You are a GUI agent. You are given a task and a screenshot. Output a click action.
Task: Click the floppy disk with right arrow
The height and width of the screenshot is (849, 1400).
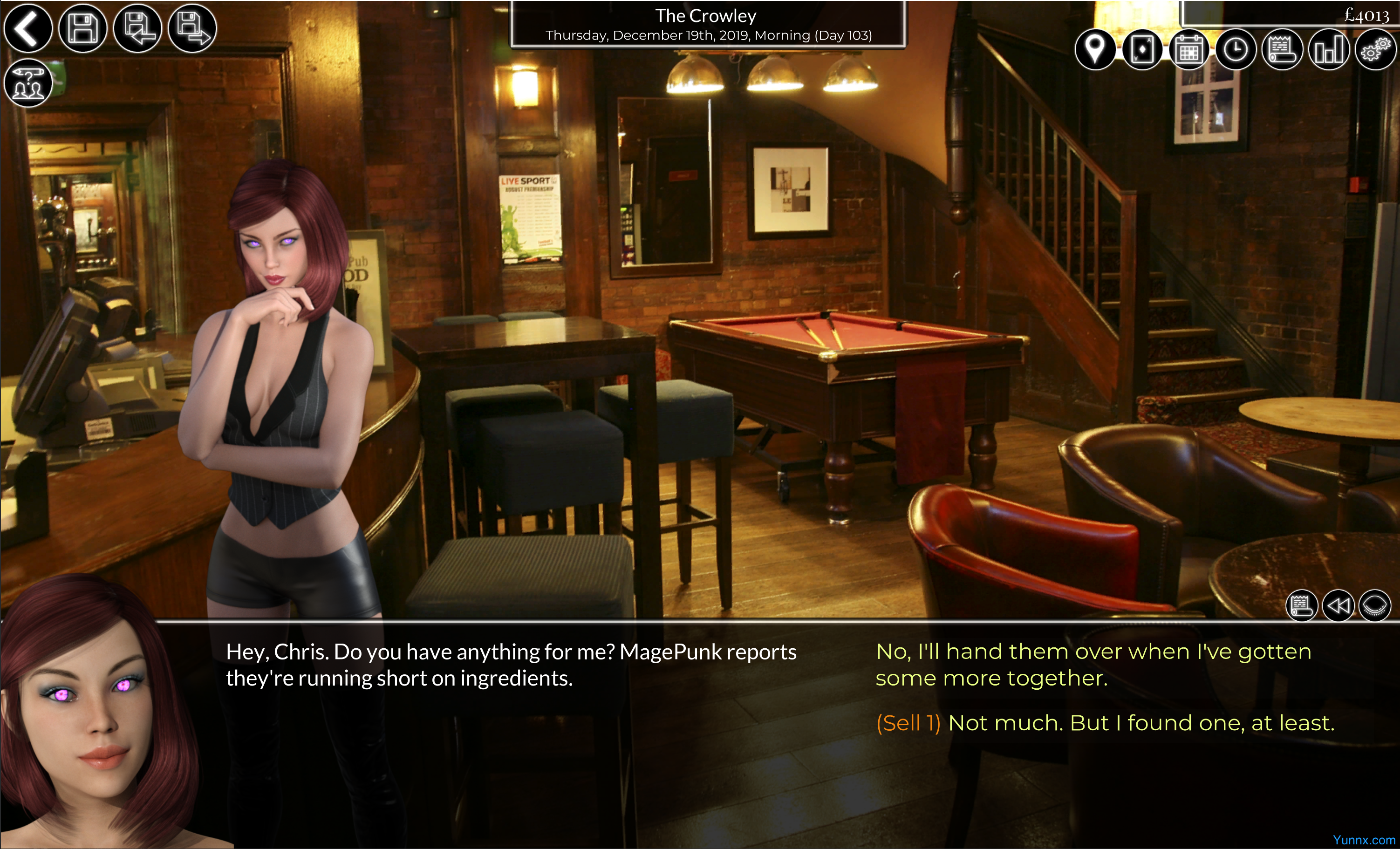coord(192,28)
